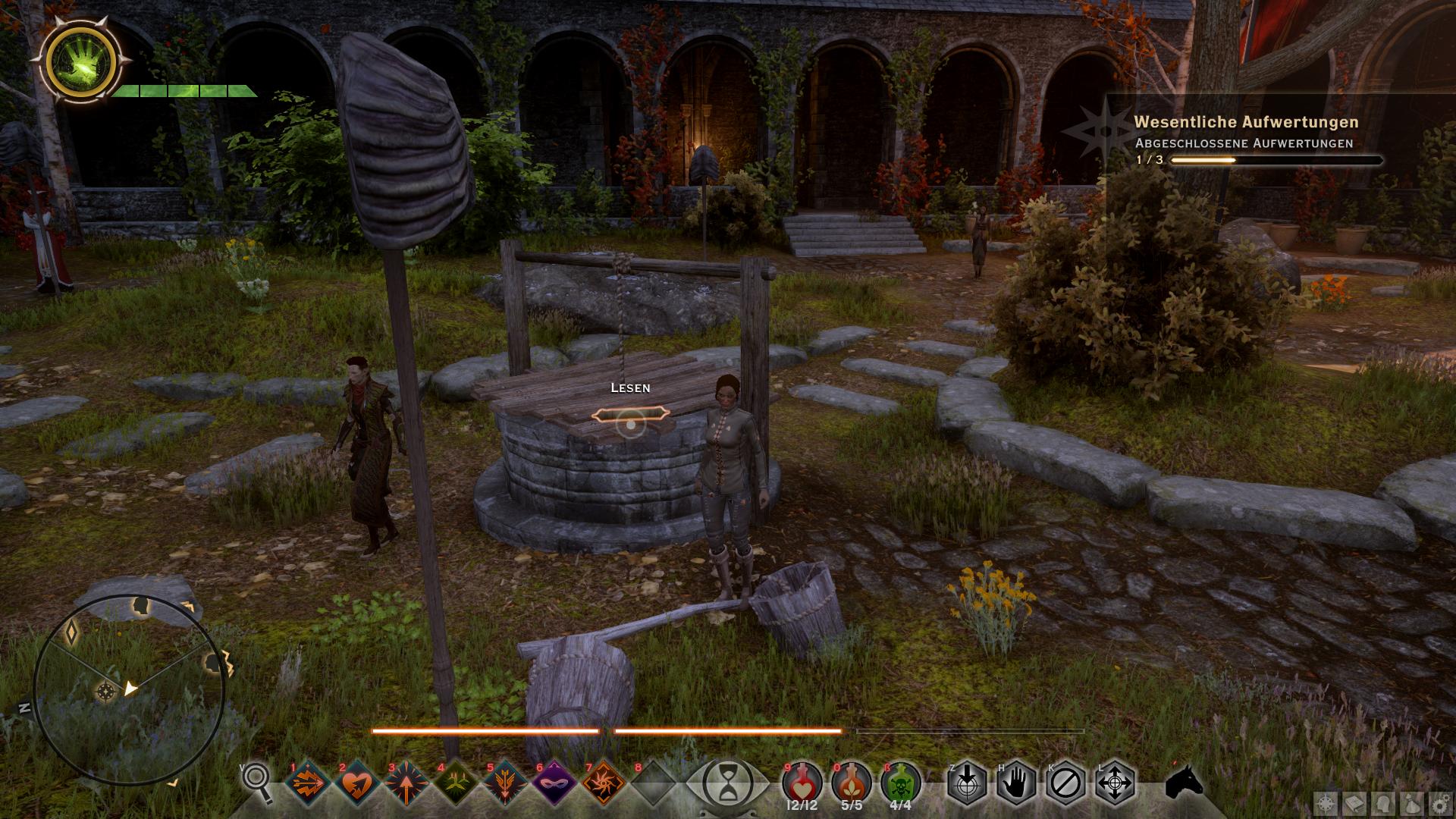Click the magnifying glass search icon
The height and width of the screenshot is (819, 1456).
[257, 780]
